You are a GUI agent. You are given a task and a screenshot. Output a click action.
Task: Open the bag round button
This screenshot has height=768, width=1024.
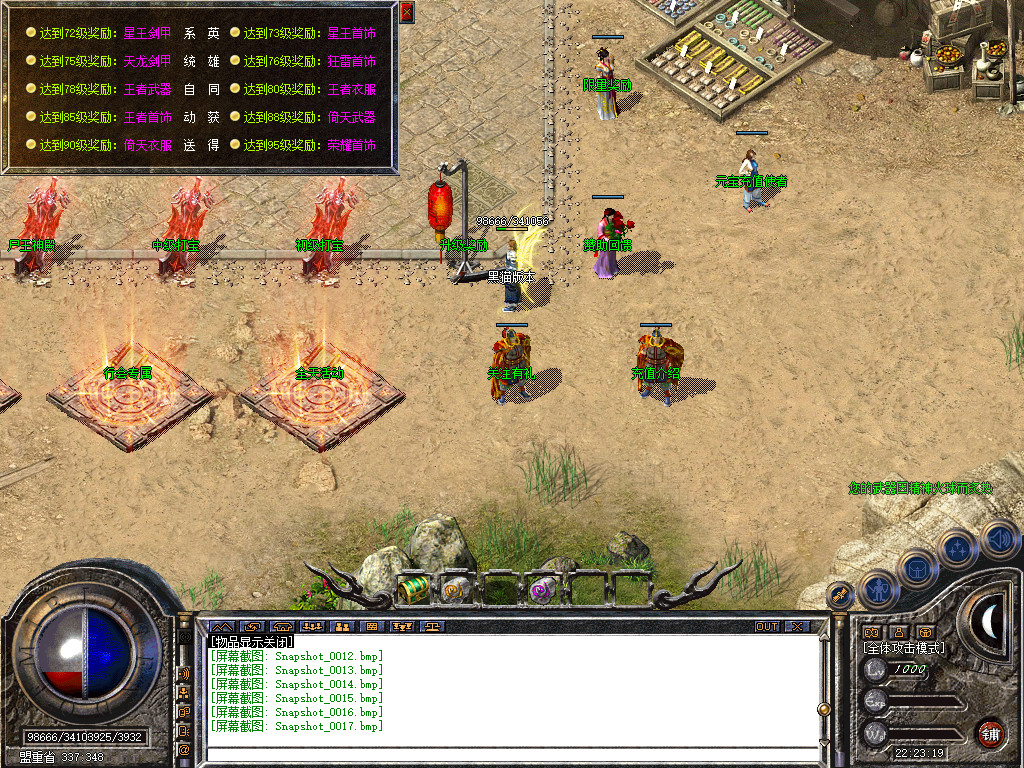(x=918, y=568)
